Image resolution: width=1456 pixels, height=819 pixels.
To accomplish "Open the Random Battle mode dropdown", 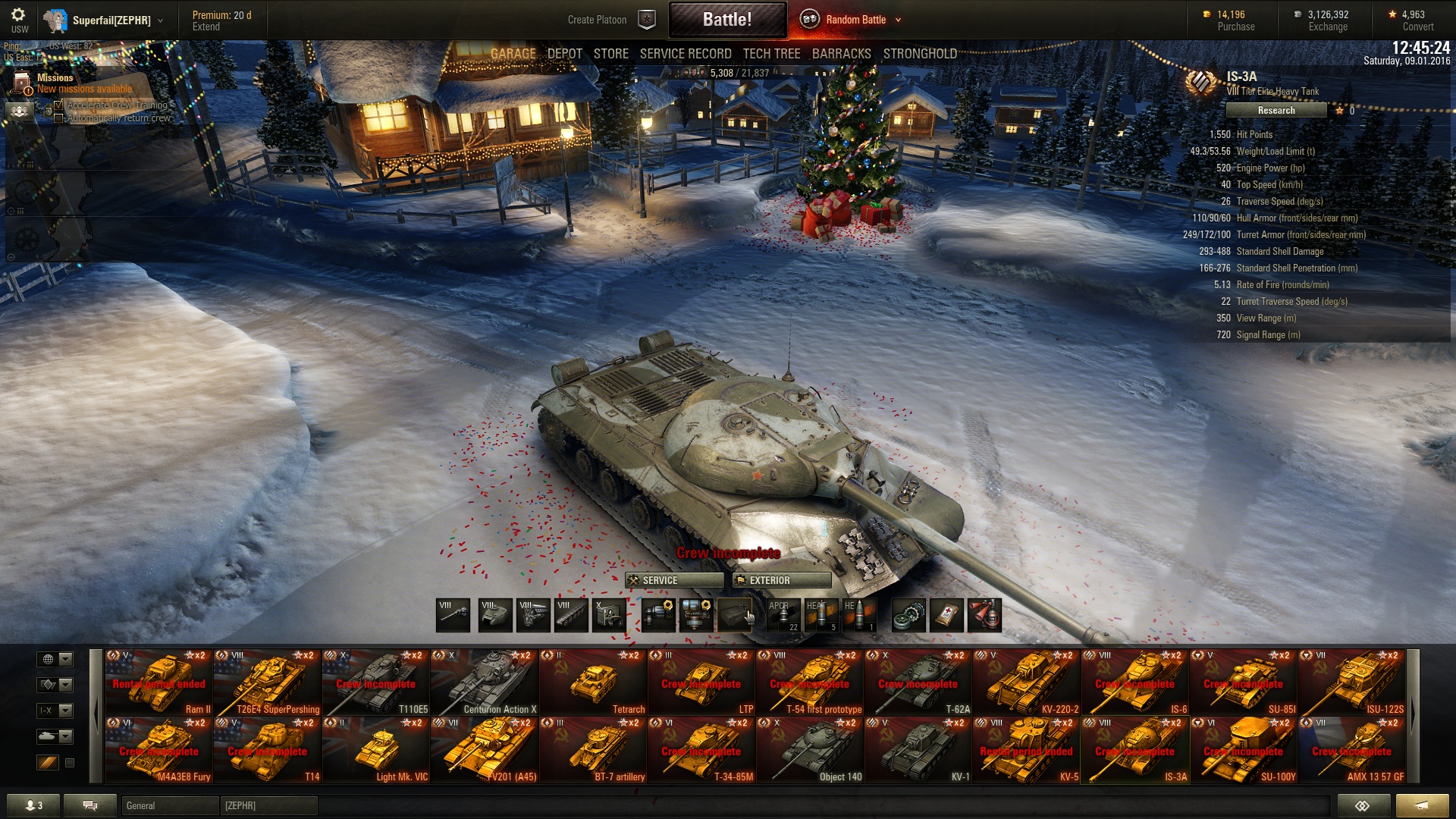I will pyautogui.click(x=898, y=20).
